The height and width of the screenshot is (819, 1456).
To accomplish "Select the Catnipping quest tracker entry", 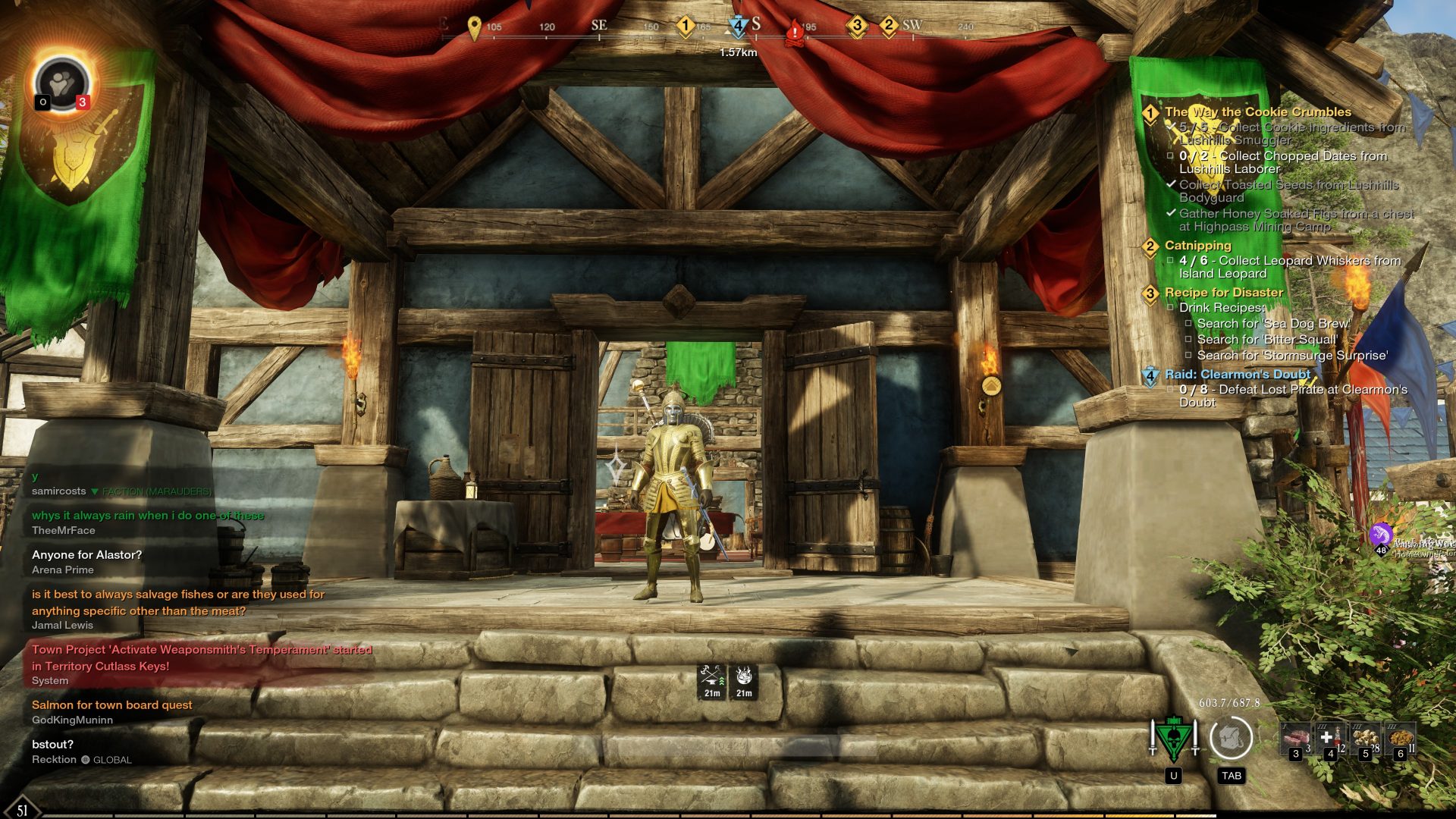I will pos(1197,246).
